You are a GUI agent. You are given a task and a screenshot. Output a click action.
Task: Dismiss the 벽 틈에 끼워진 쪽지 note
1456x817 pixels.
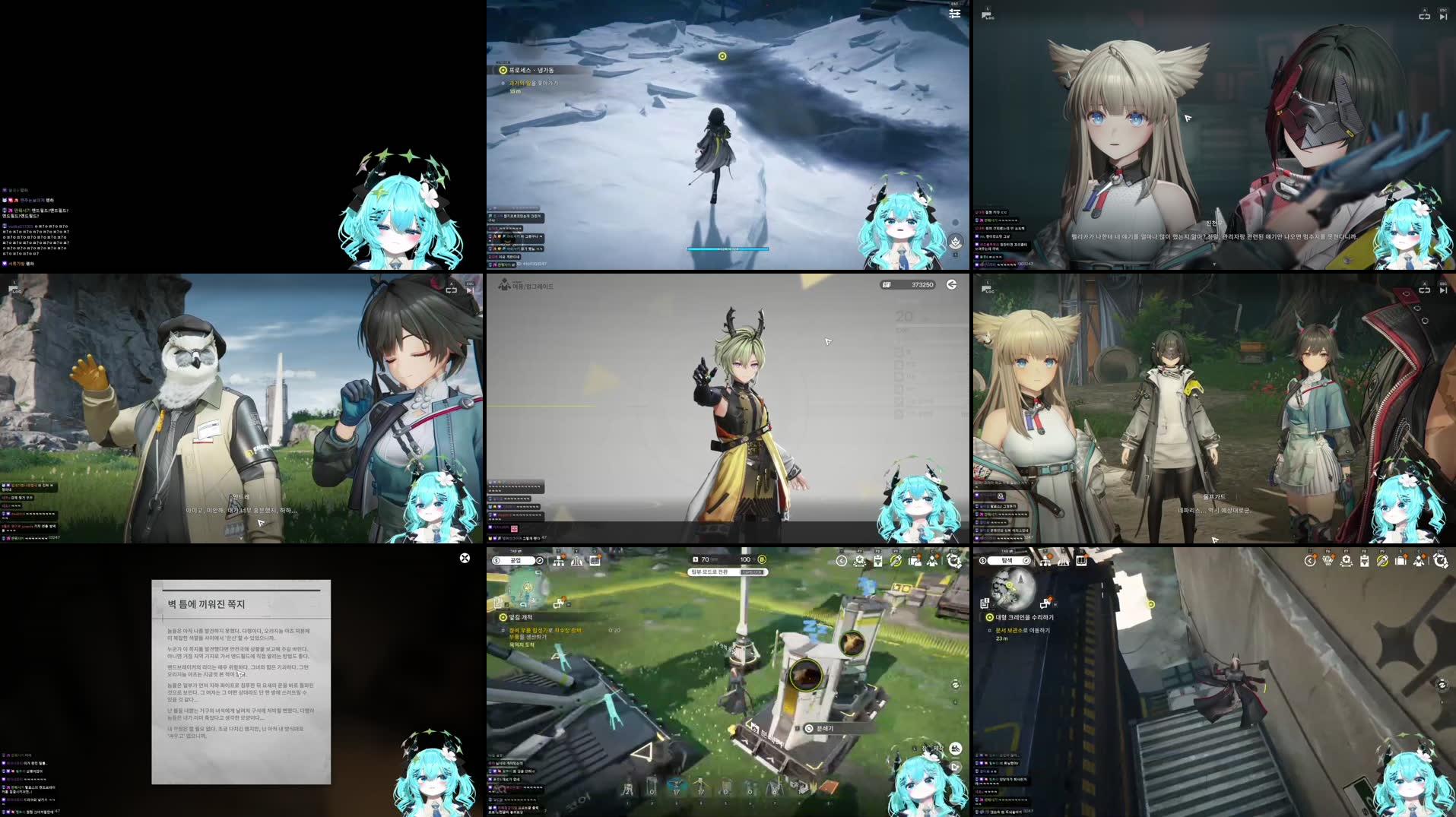(465, 558)
